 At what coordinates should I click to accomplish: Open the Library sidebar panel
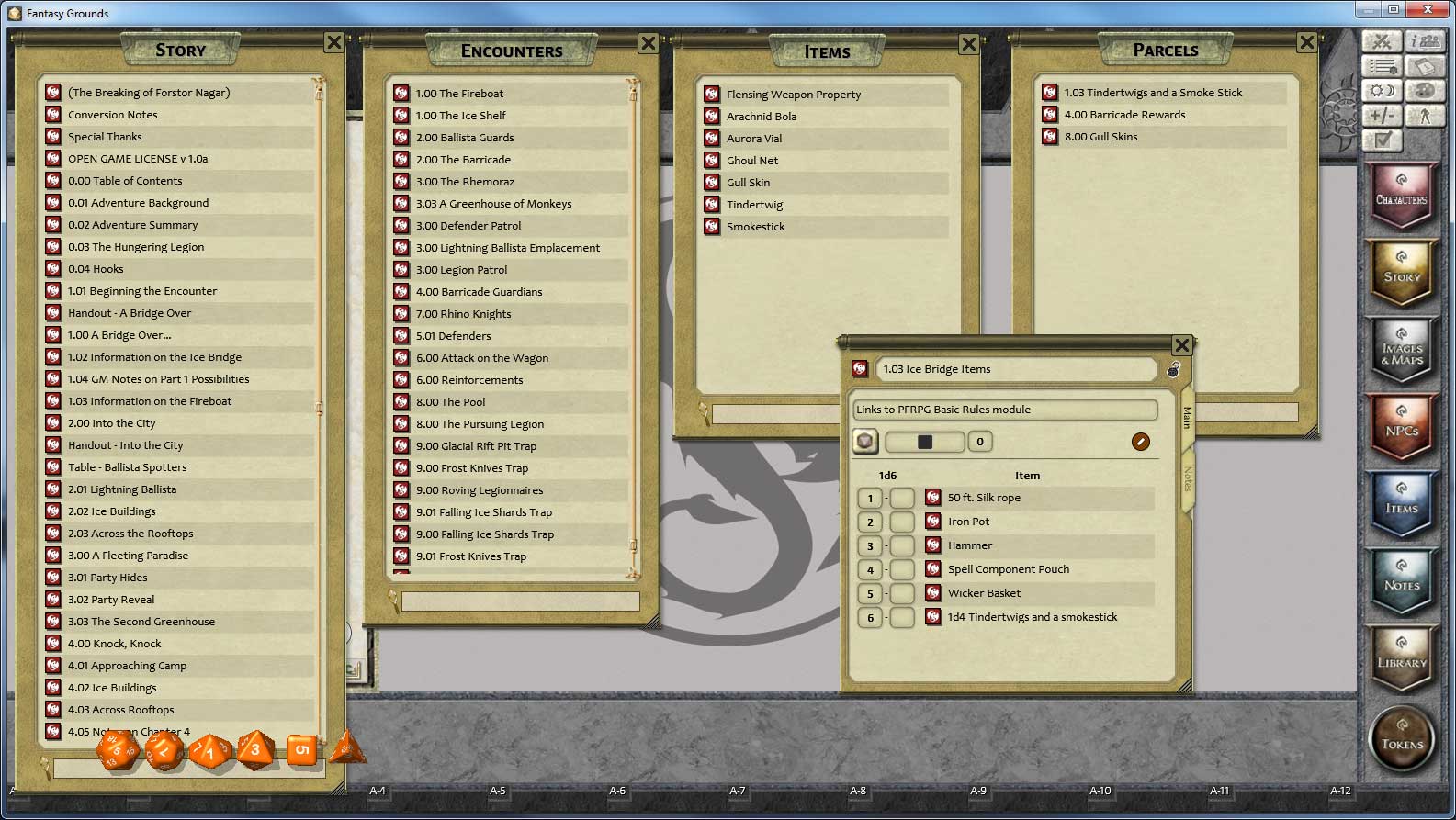(x=1402, y=659)
